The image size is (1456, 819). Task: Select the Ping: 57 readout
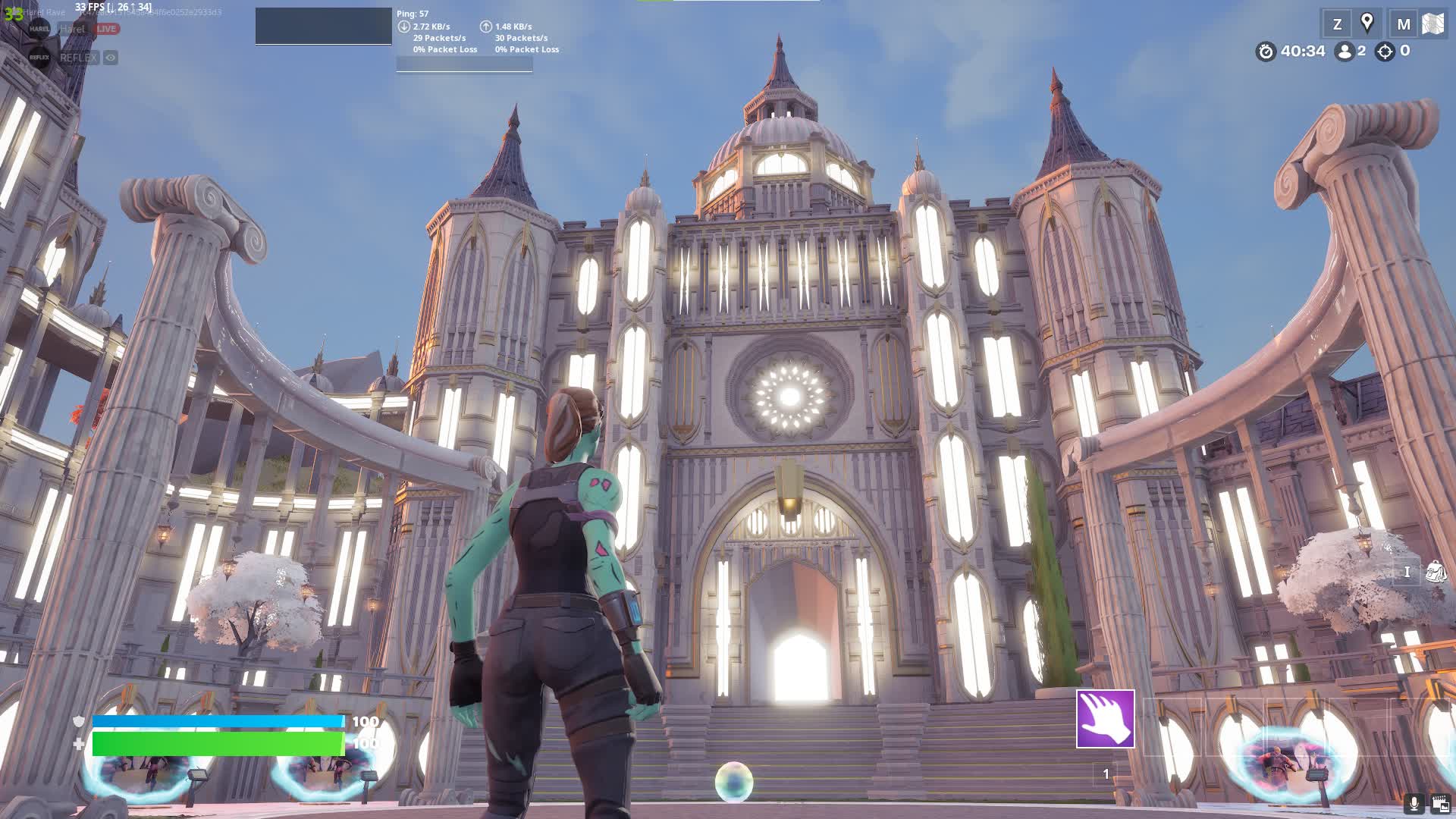pos(414,13)
